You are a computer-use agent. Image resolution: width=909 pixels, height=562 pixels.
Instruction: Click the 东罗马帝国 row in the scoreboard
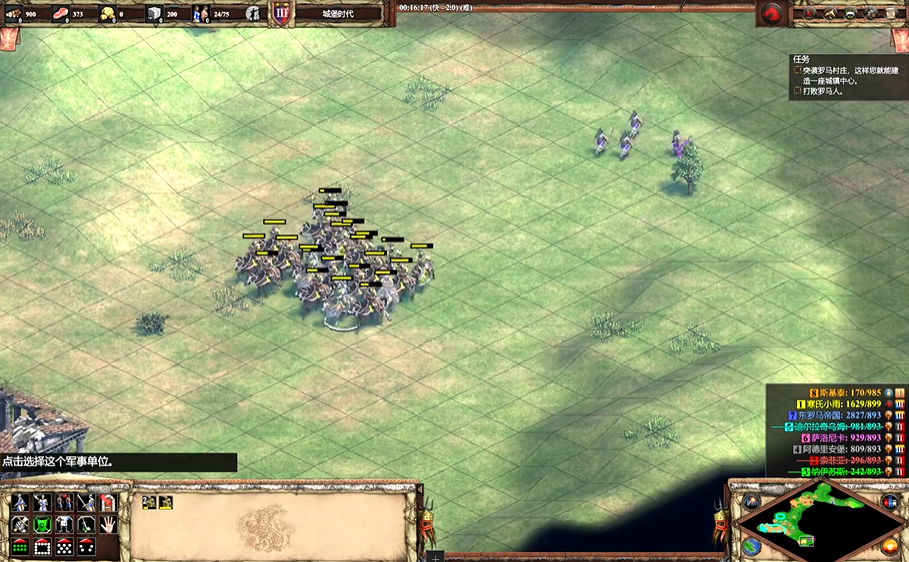(x=829, y=414)
